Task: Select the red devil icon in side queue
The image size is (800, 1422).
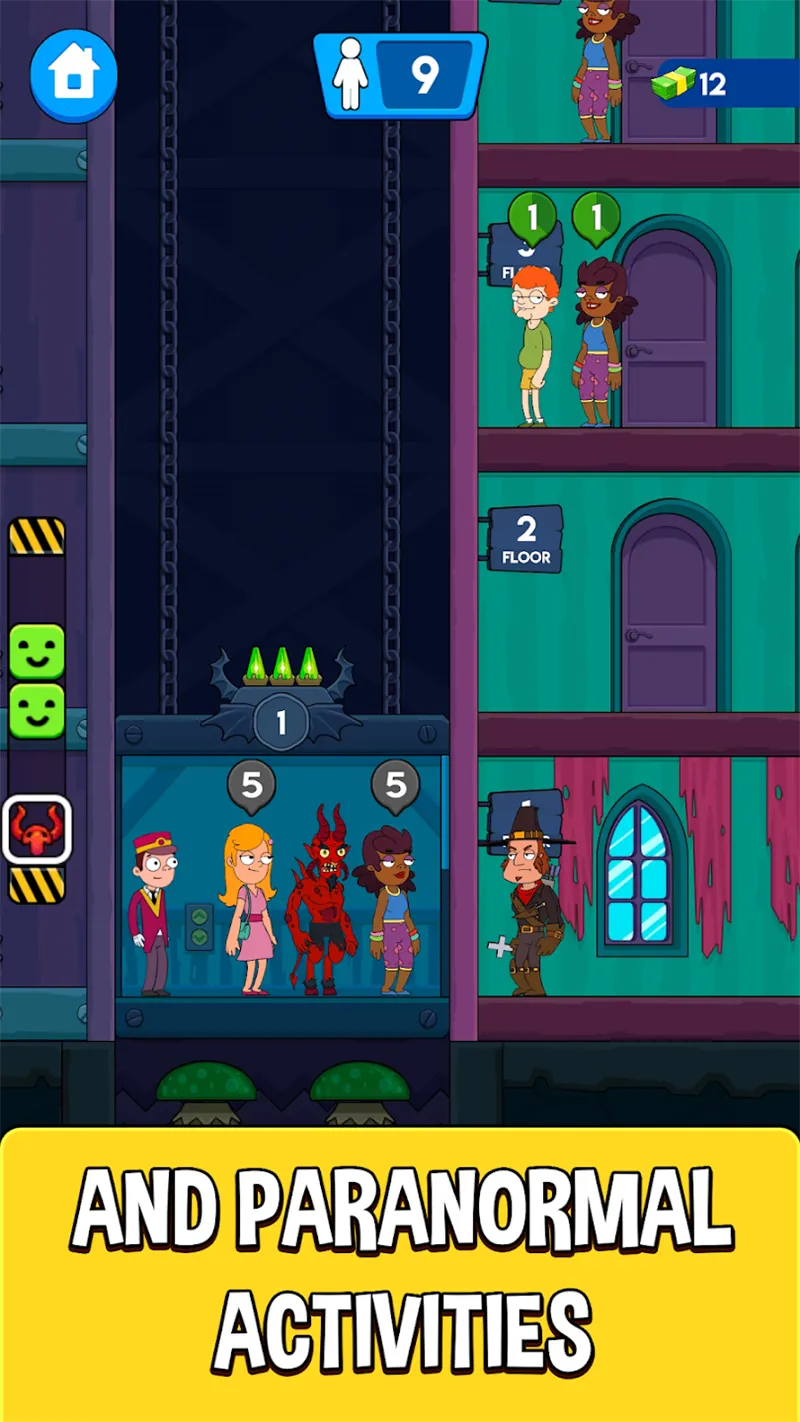Action: tap(37, 830)
